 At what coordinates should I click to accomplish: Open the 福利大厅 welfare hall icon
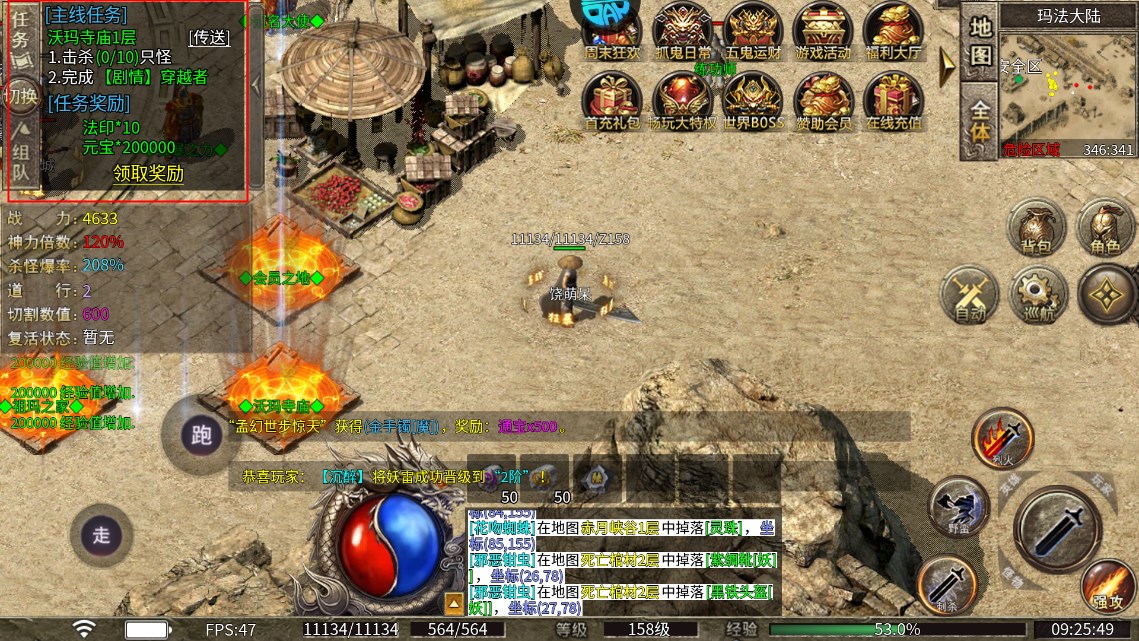click(893, 32)
